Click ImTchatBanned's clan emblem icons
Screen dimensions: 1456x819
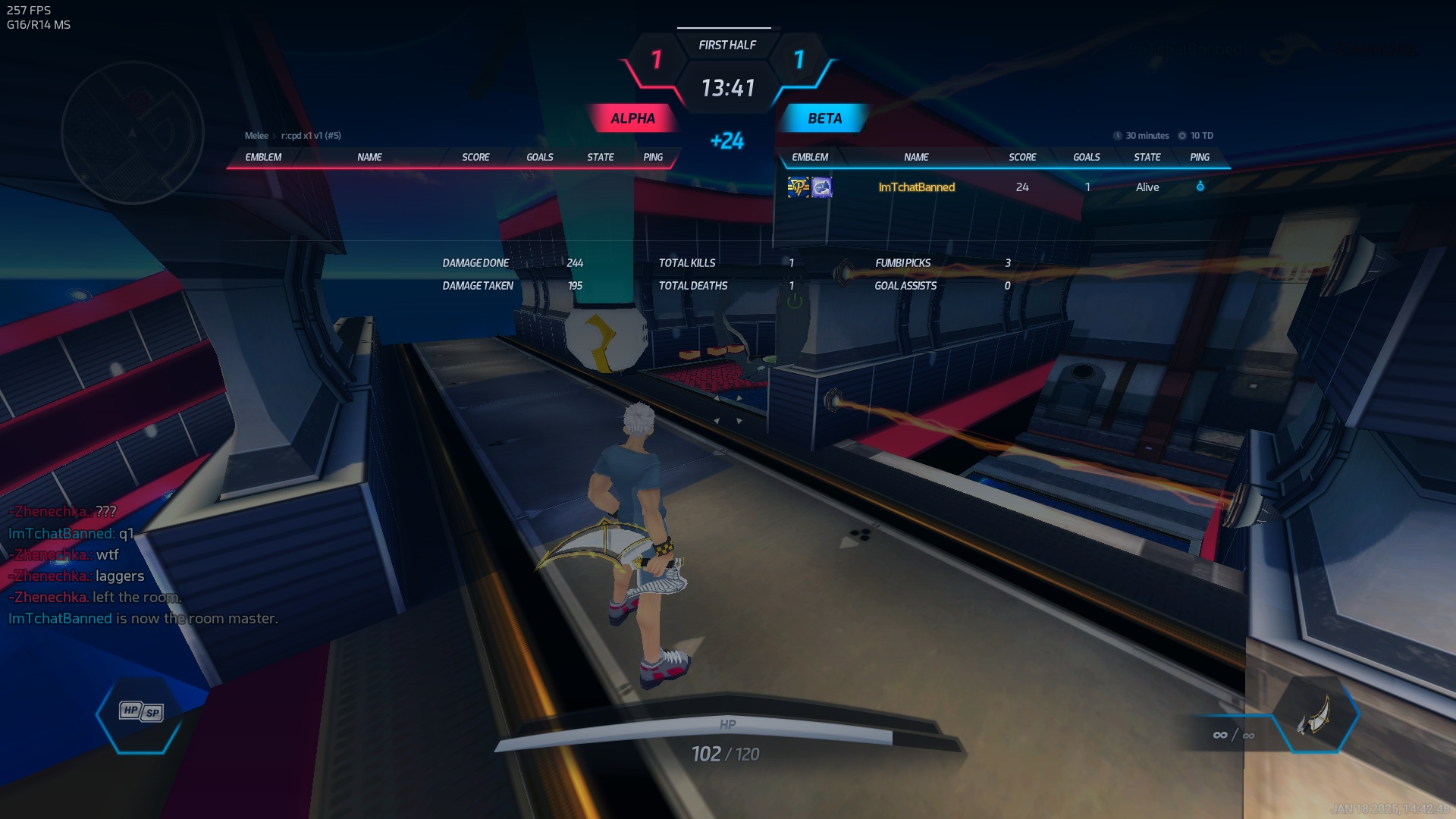pyautogui.click(x=810, y=187)
